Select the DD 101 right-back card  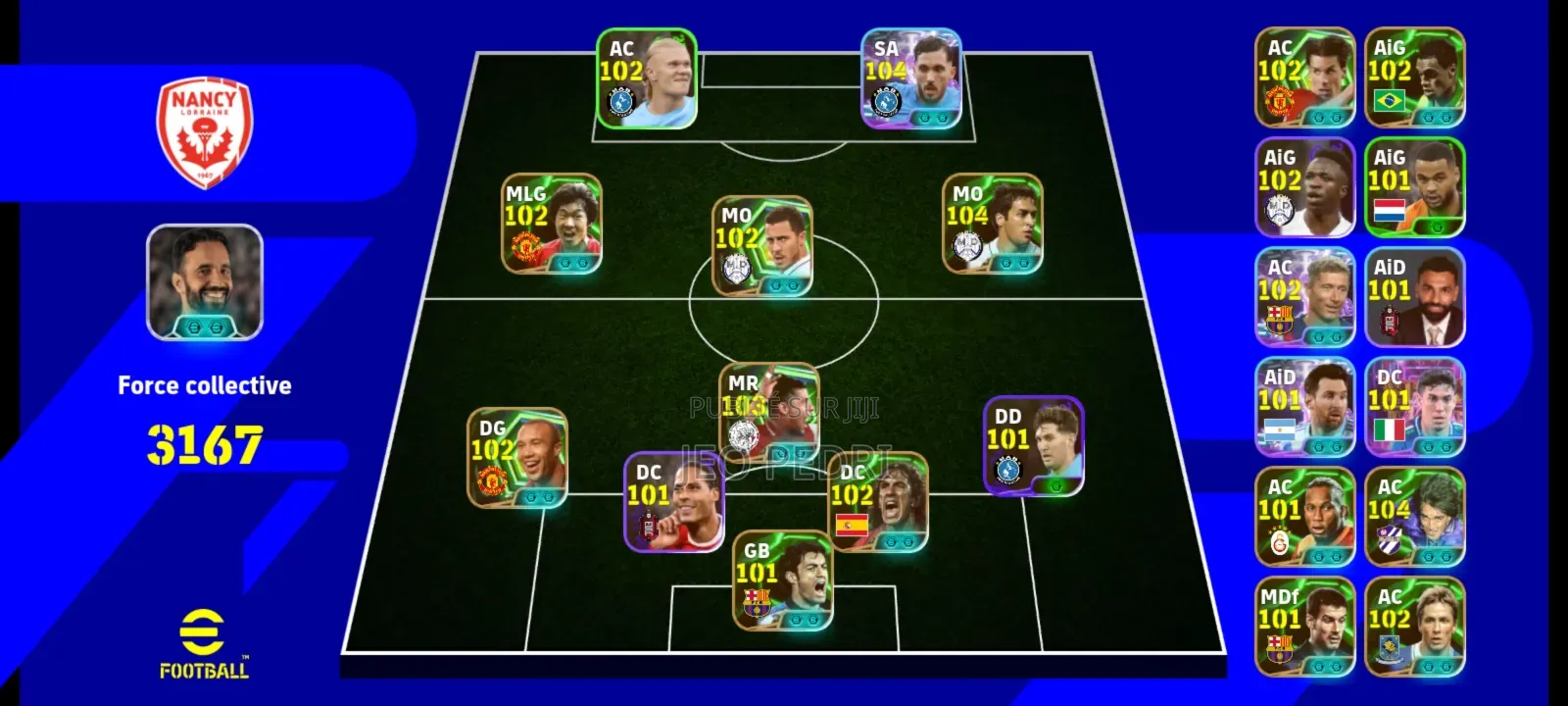(x=1034, y=446)
